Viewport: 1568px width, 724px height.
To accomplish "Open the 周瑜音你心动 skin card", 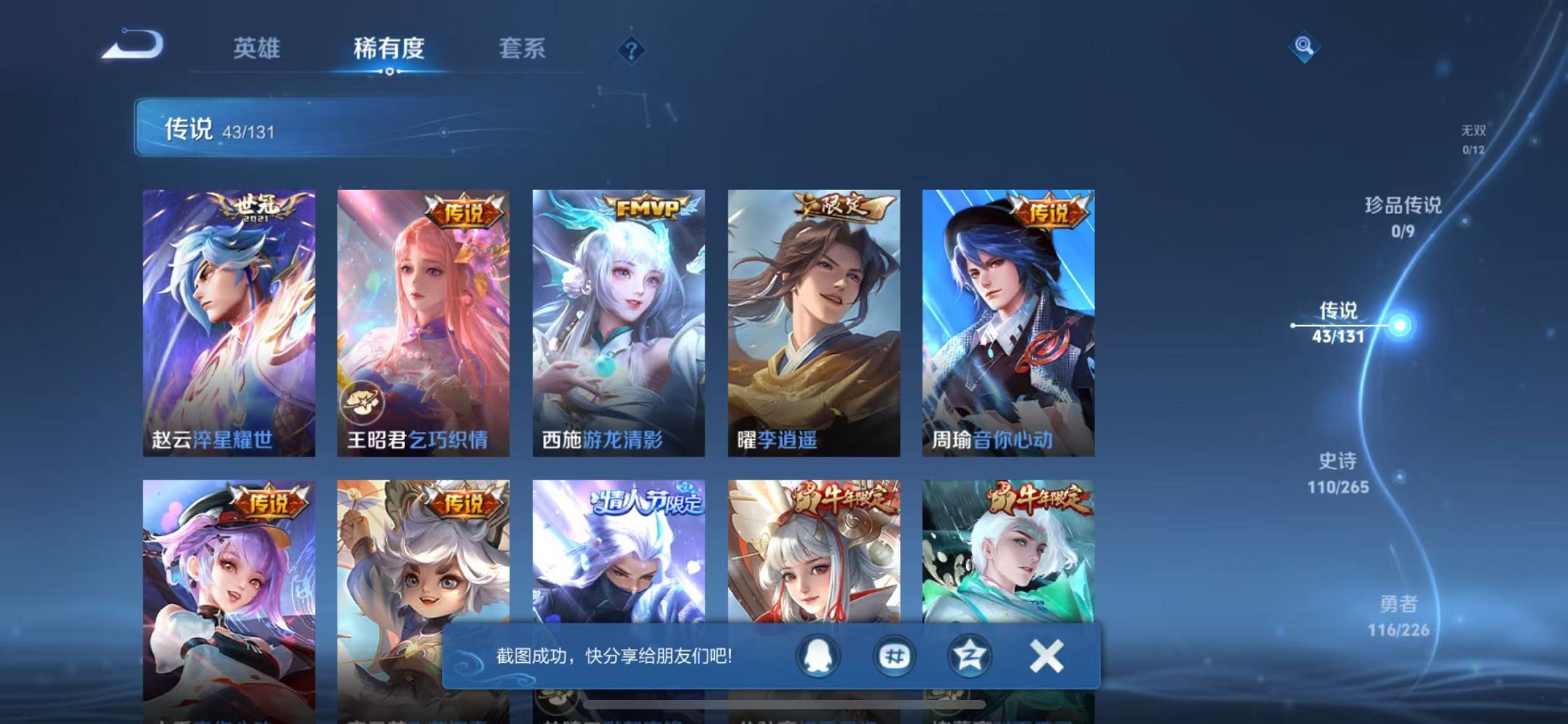I will coord(1008,320).
